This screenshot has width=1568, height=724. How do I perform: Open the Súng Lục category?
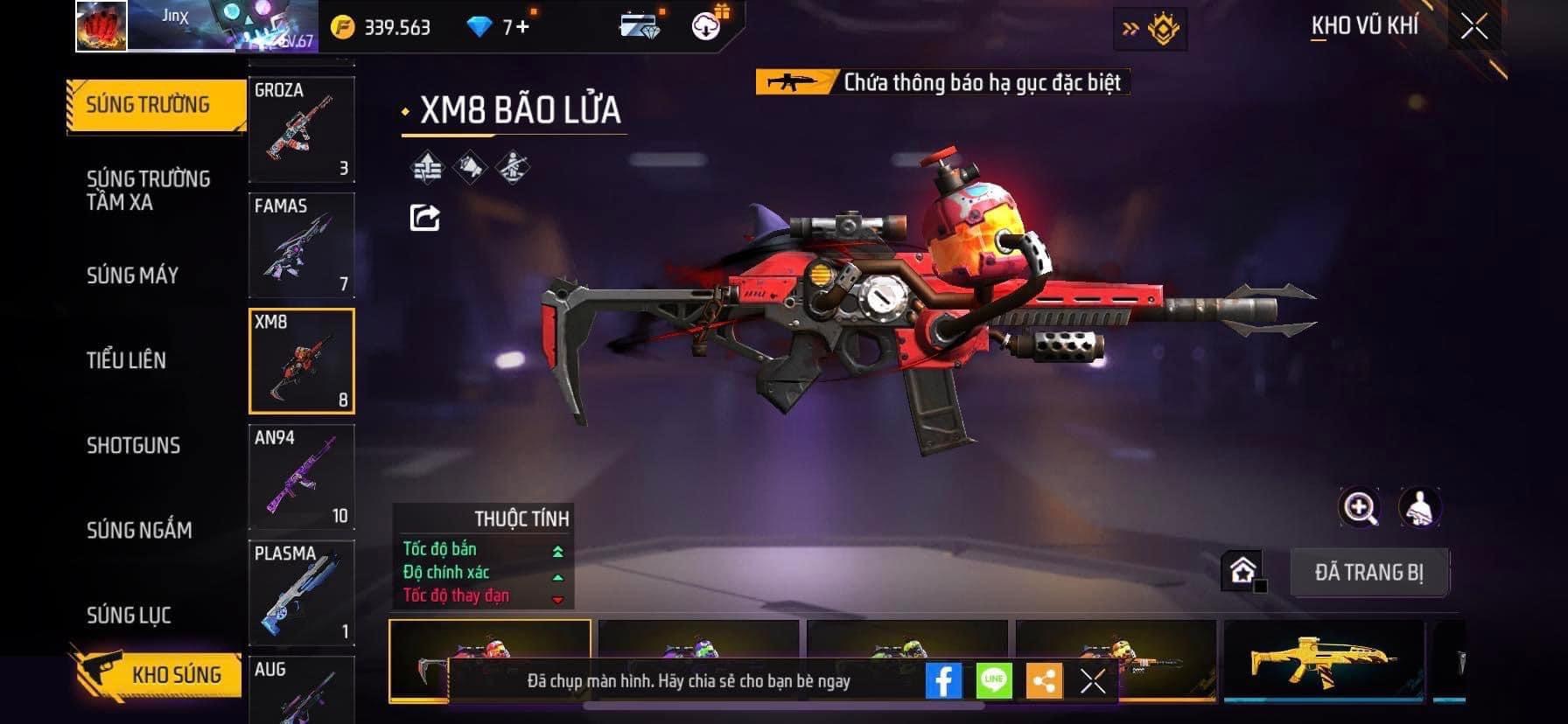[129, 615]
